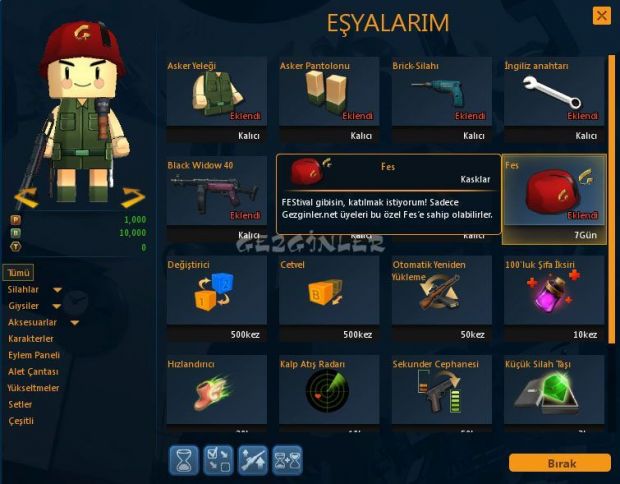Open the Karakterler category
Viewport: 620px width, 484px height.
coord(30,339)
